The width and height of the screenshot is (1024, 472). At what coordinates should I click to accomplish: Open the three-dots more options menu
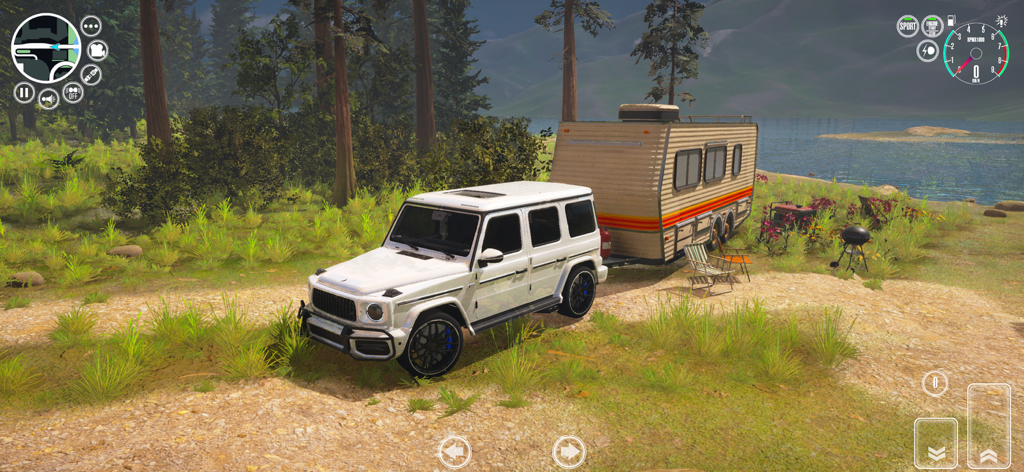(x=91, y=26)
